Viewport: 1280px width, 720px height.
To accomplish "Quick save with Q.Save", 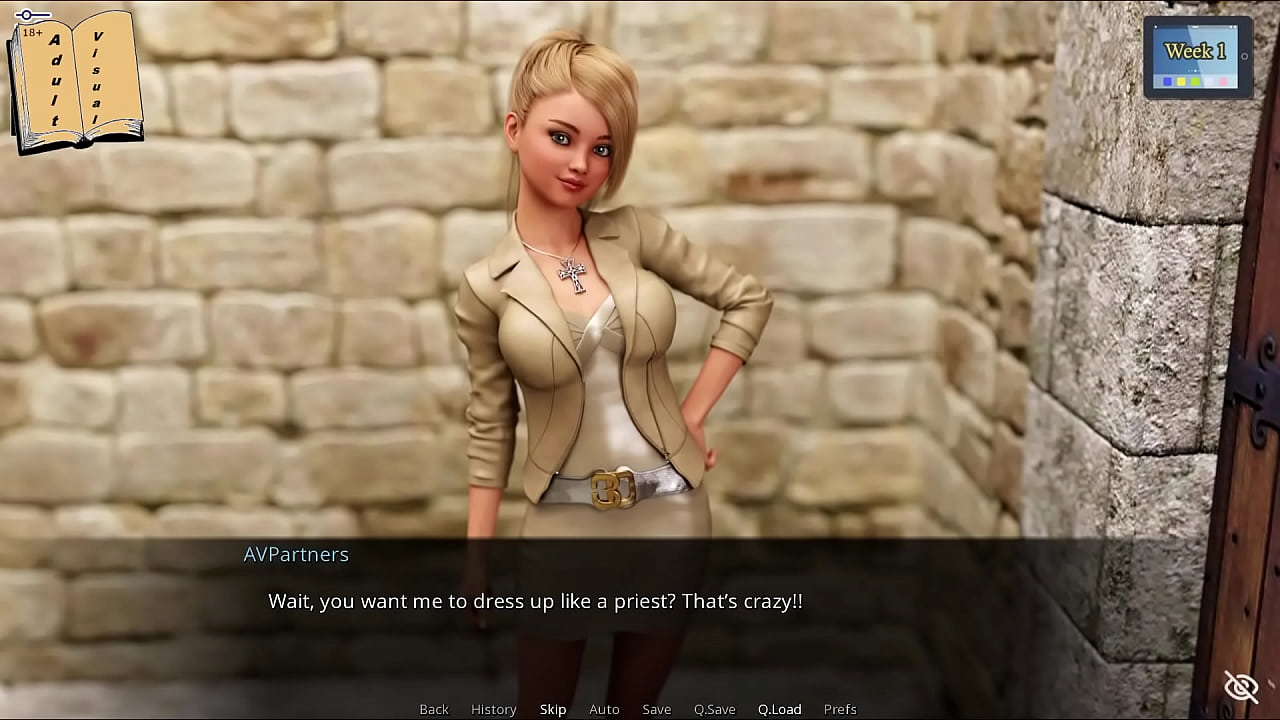I will click(x=714, y=709).
